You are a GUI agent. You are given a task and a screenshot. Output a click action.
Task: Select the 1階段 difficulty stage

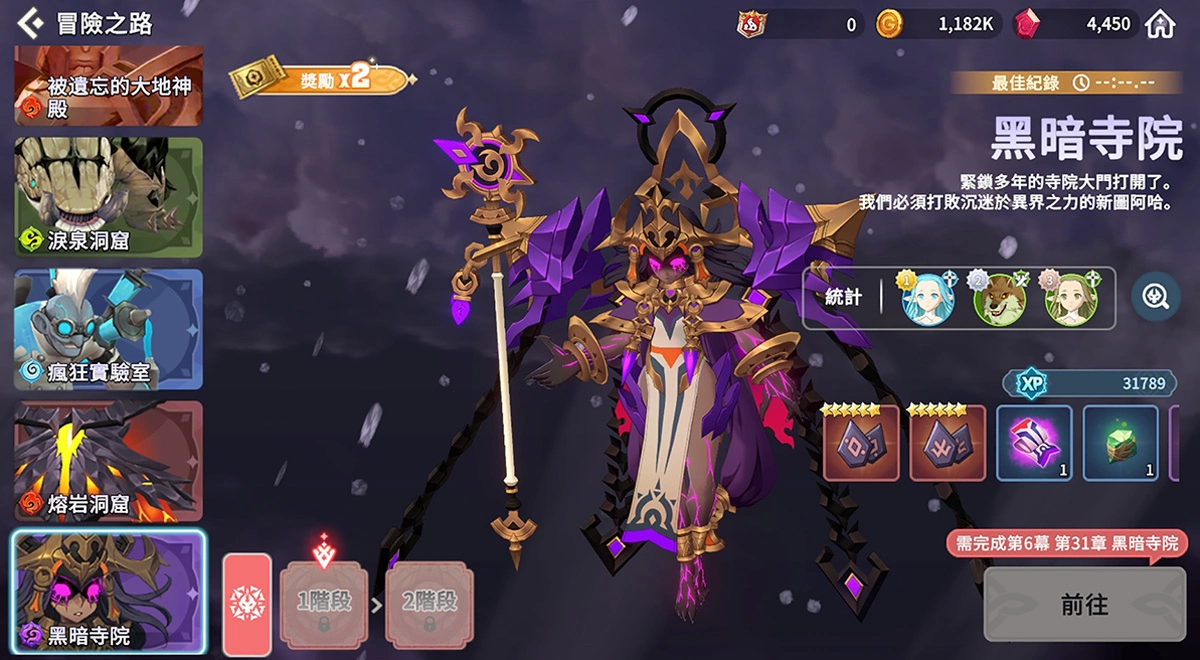[x=323, y=603]
